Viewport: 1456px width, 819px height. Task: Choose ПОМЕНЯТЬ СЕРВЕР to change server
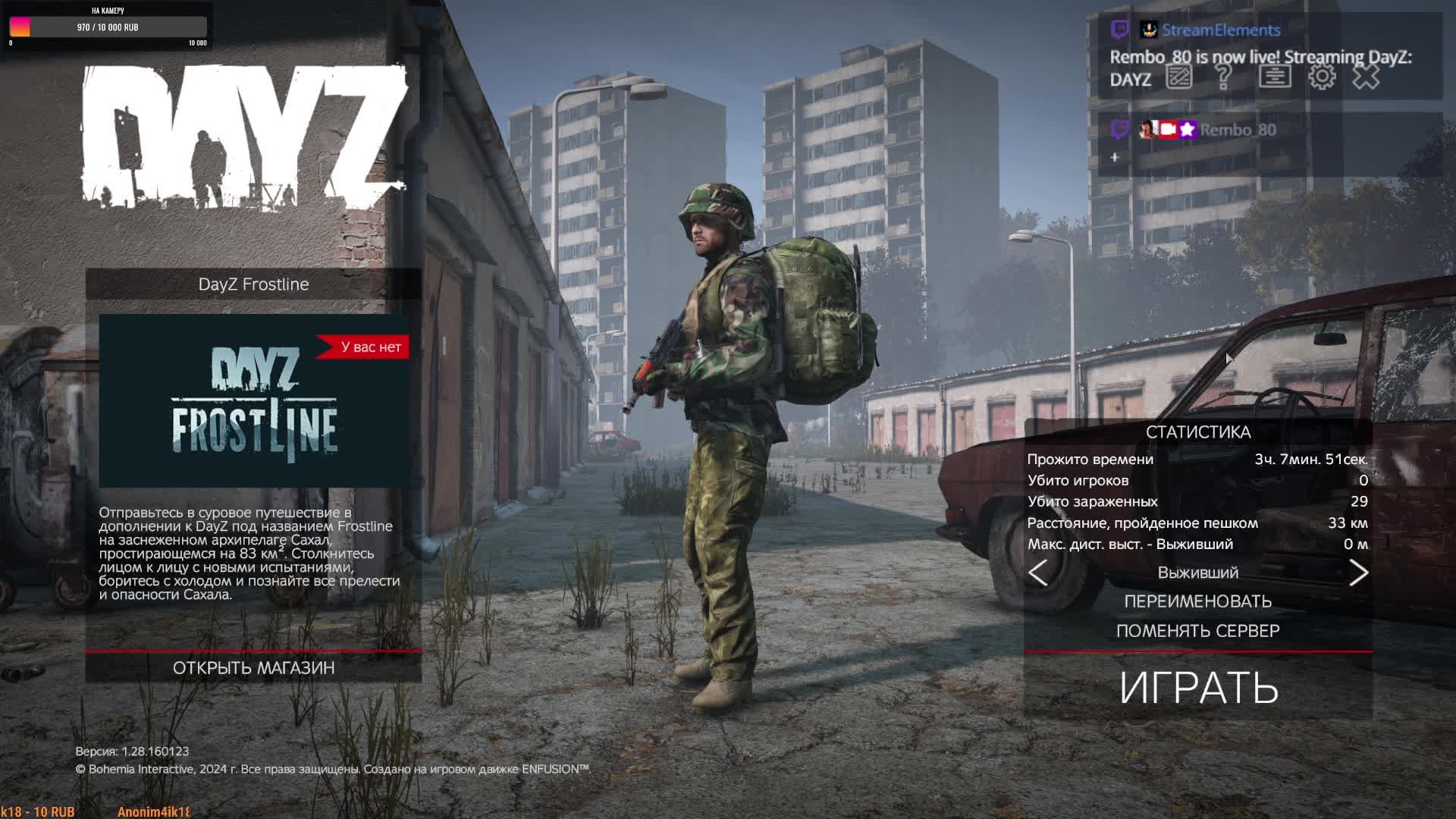click(x=1198, y=631)
